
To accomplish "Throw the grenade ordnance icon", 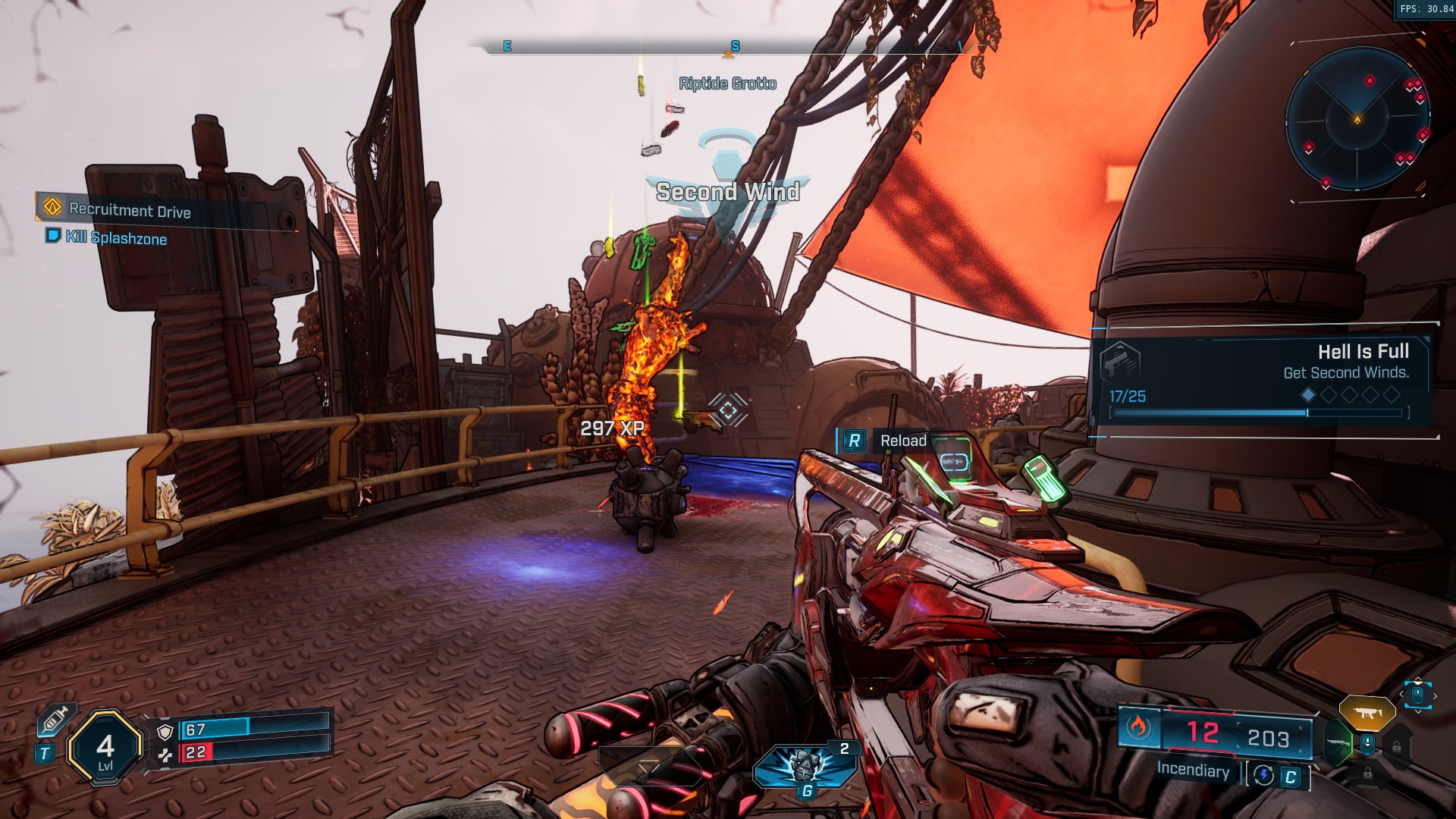I will [805, 766].
